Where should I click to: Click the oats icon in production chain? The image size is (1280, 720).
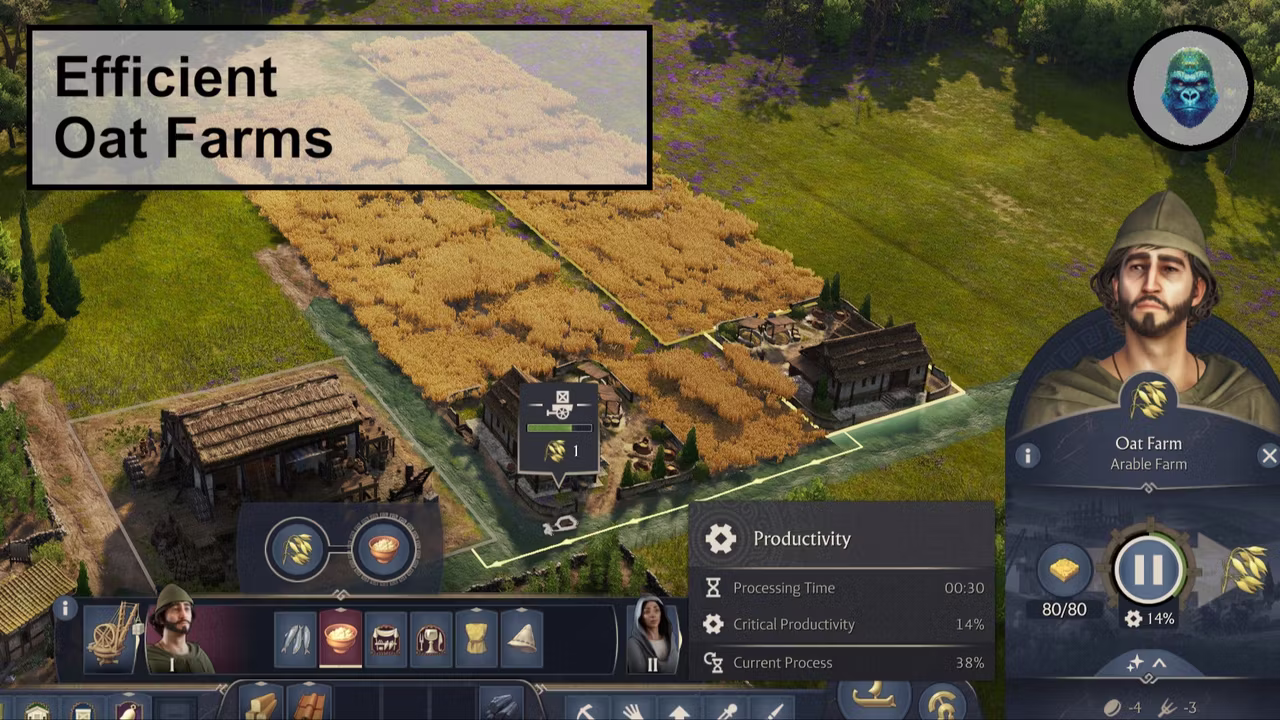297,549
